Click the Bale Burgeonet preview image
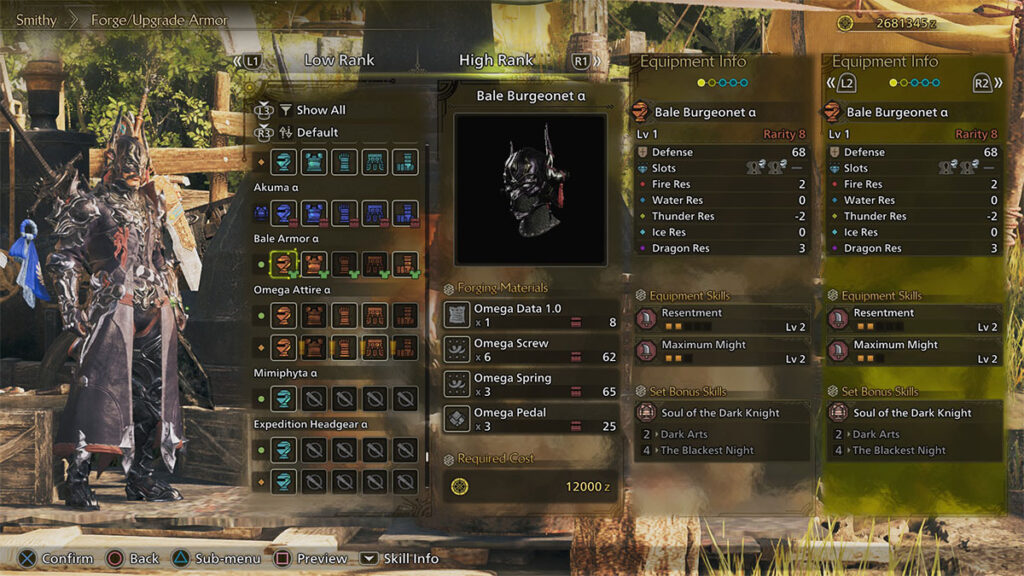 [530, 189]
